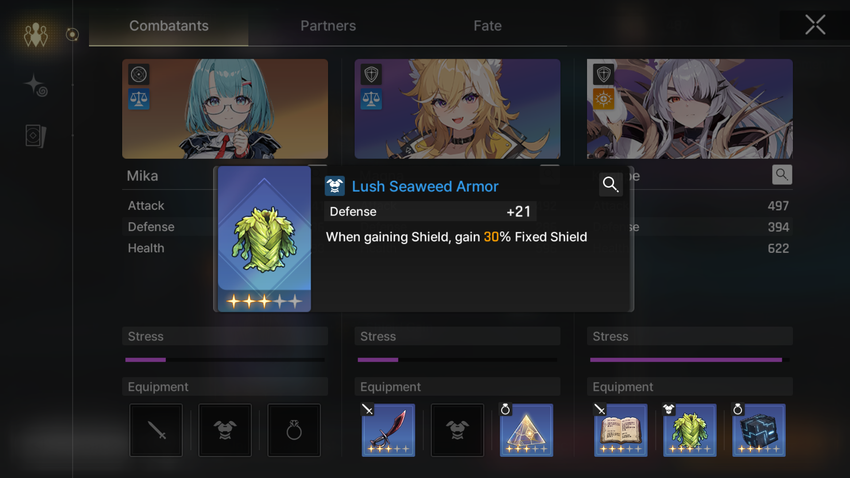The image size is (850, 478).
Task: Close the team screen with the X
Action: point(815,26)
